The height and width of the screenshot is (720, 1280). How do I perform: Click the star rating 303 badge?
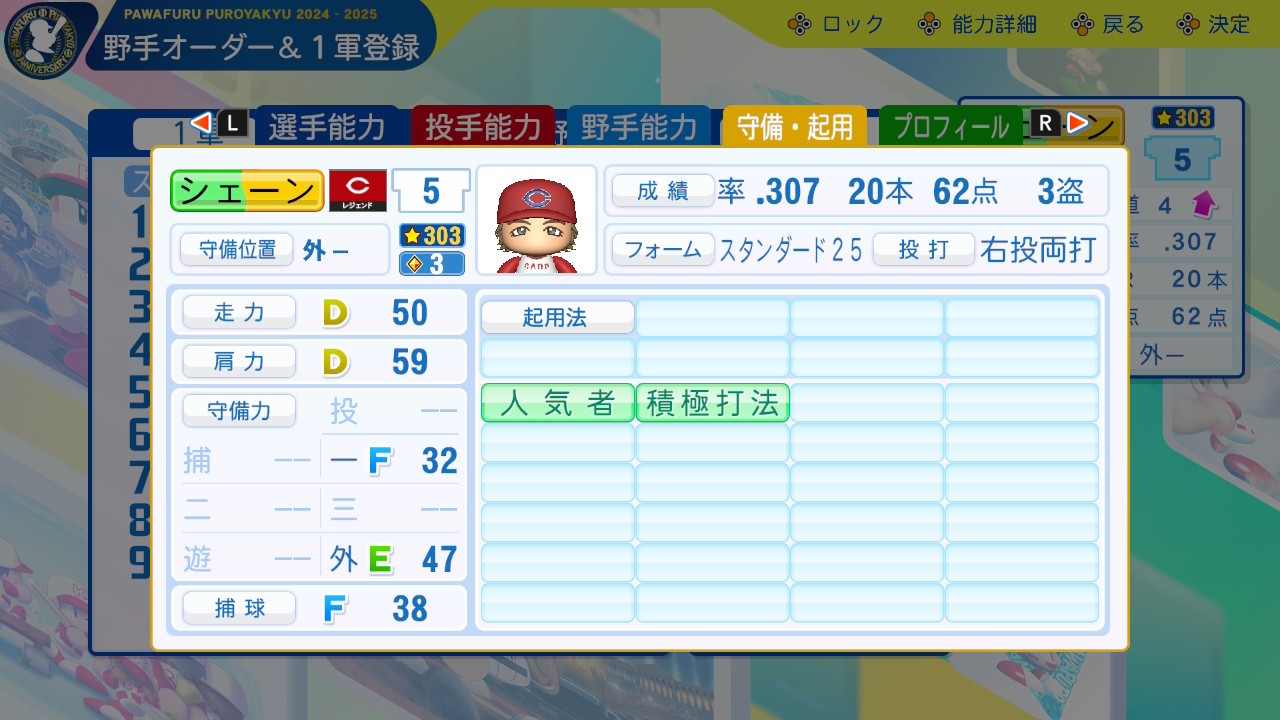431,237
